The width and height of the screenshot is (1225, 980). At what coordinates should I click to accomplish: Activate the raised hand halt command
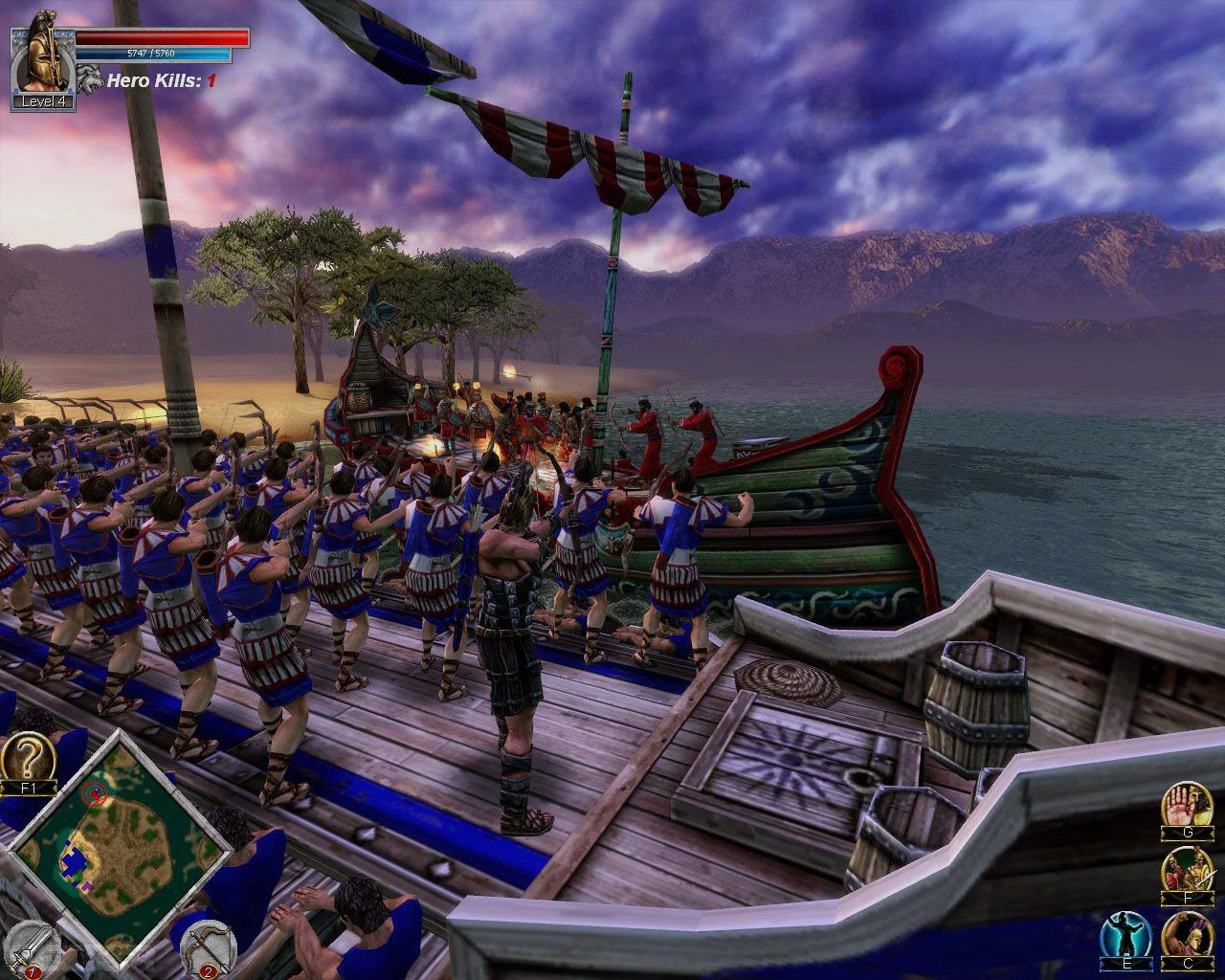[x=1185, y=806]
